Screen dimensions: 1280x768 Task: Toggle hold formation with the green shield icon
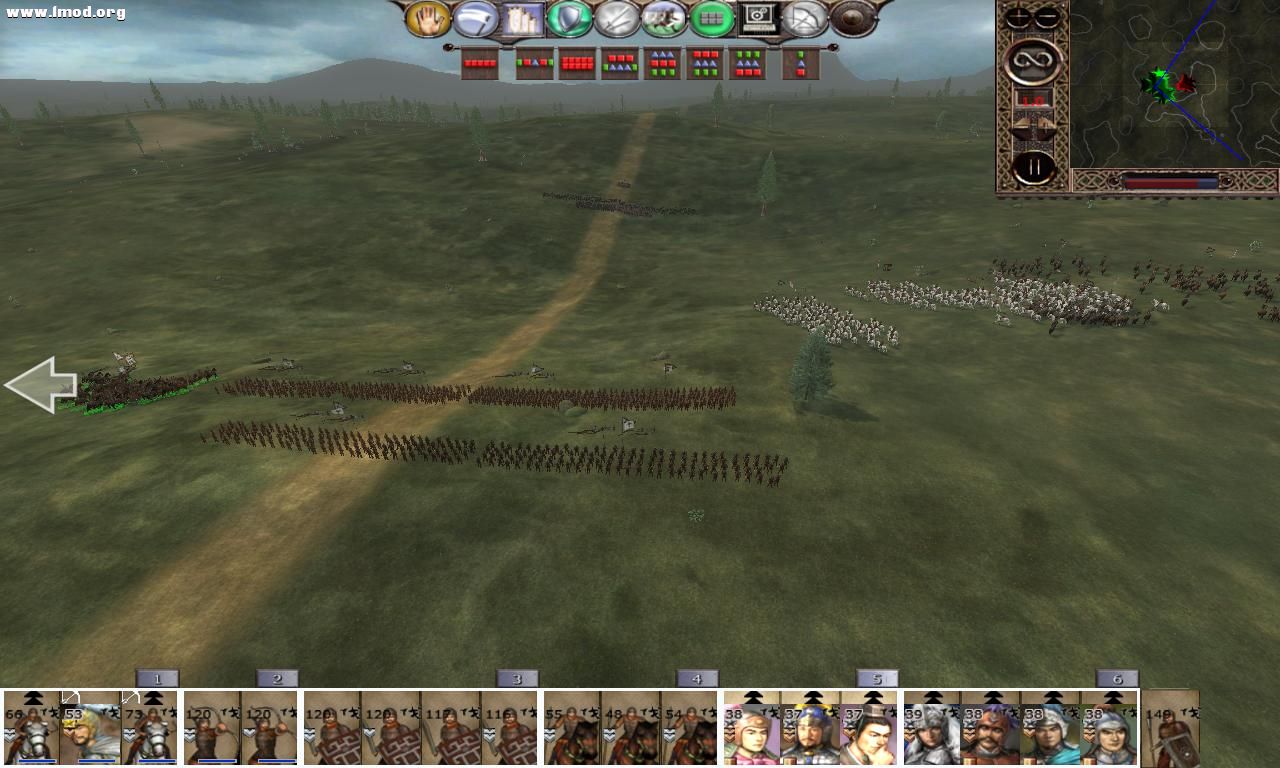click(569, 18)
